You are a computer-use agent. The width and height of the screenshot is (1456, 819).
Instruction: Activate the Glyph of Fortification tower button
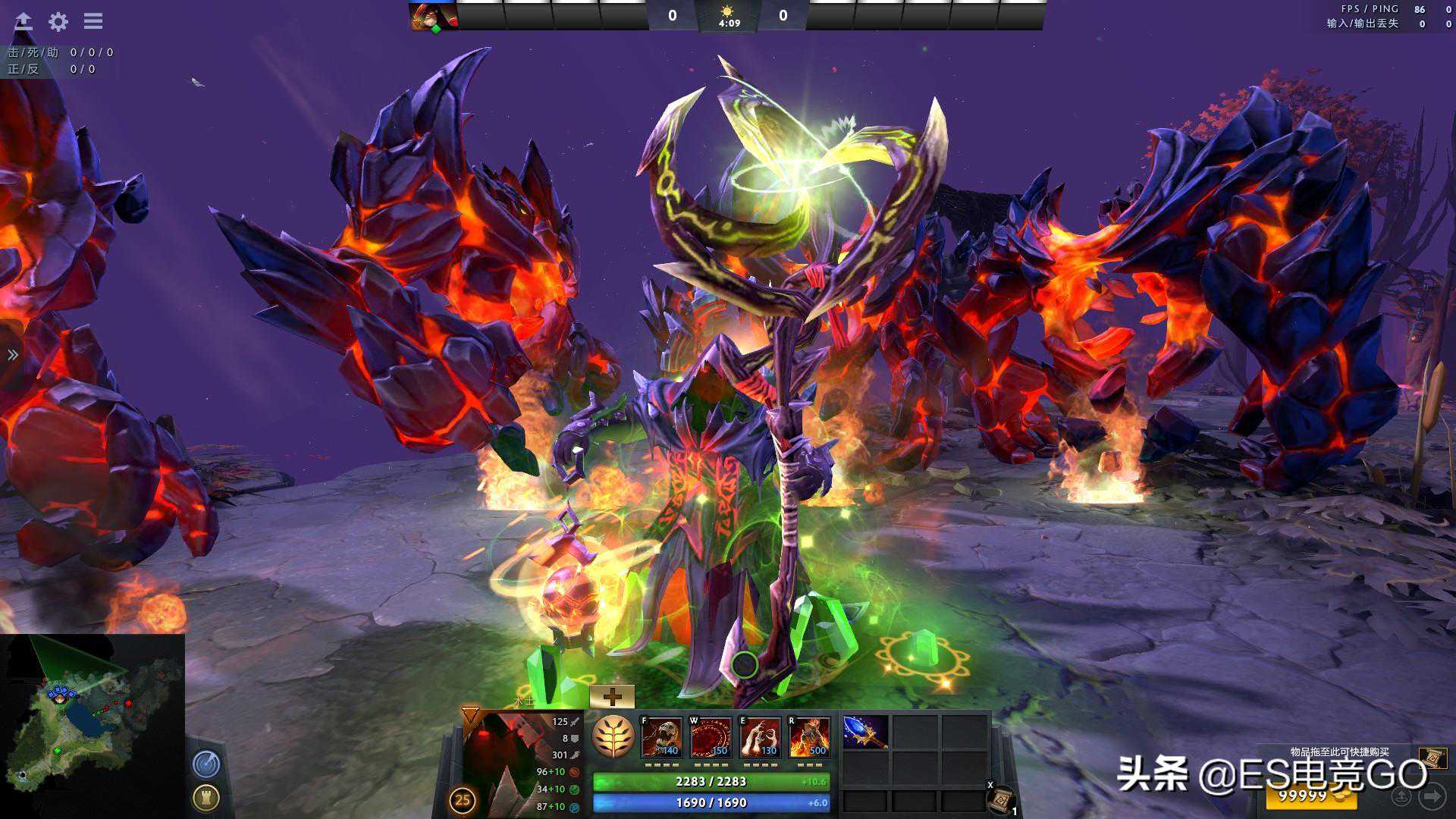coord(206,797)
